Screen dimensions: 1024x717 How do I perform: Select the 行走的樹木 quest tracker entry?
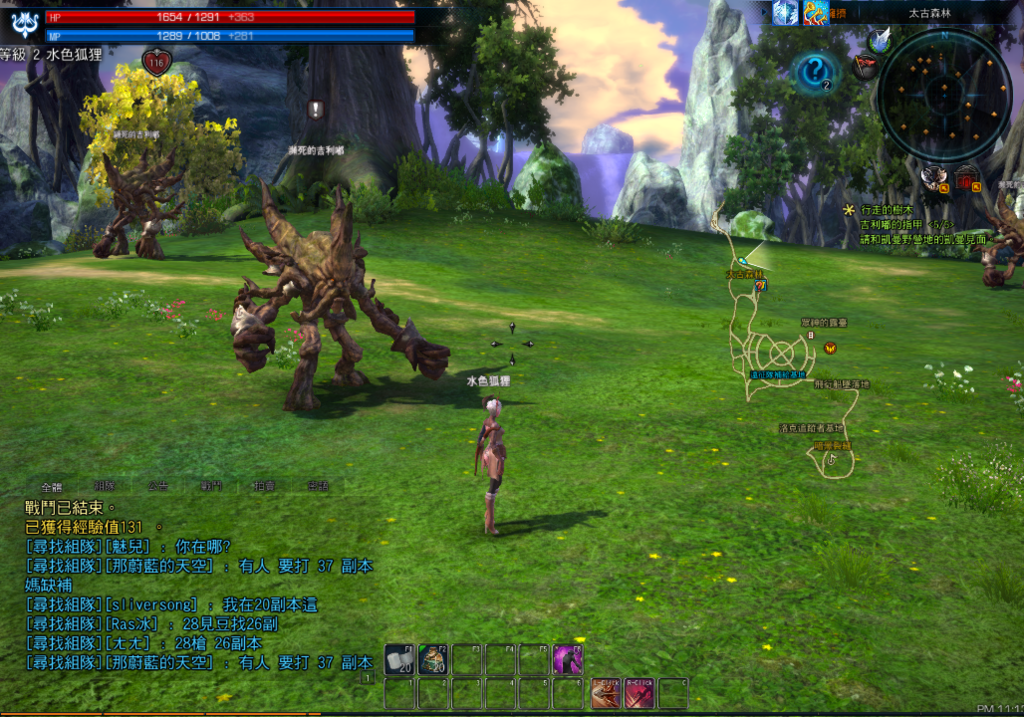pyautogui.click(x=890, y=211)
